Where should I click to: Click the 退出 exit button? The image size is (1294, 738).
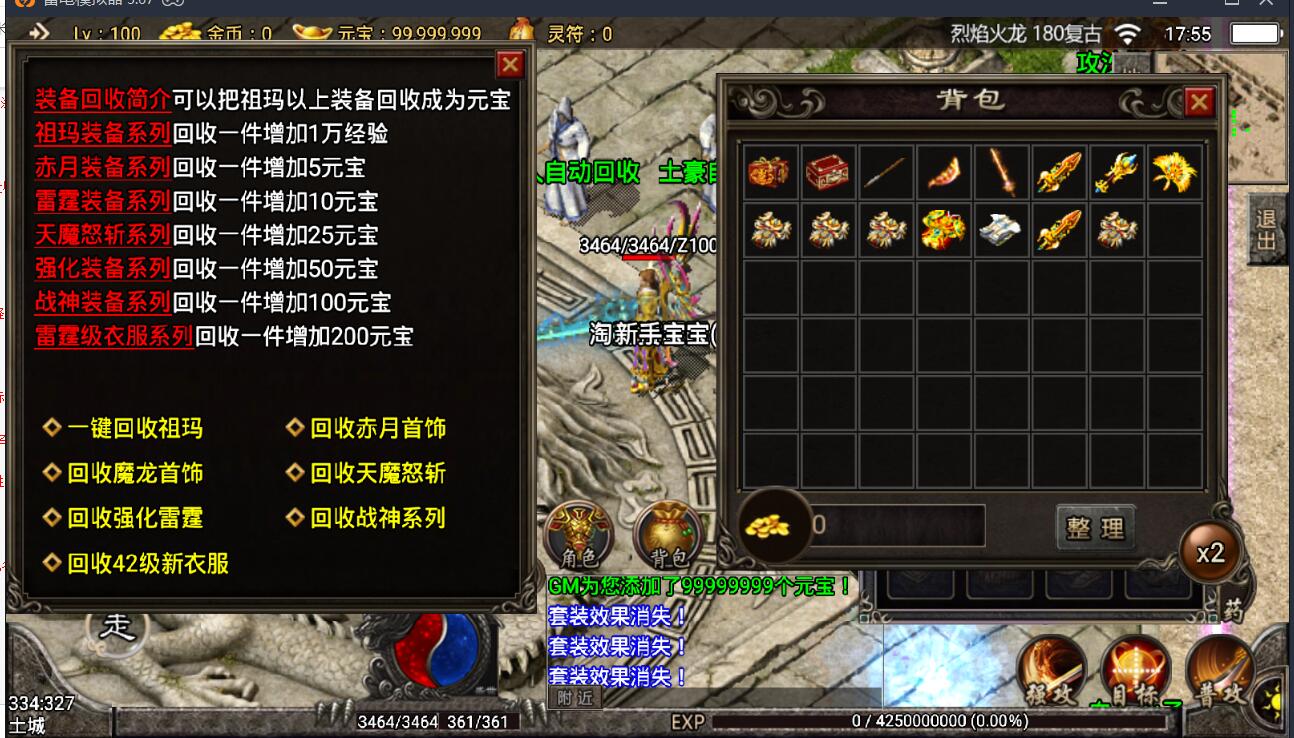click(x=1266, y=230)
